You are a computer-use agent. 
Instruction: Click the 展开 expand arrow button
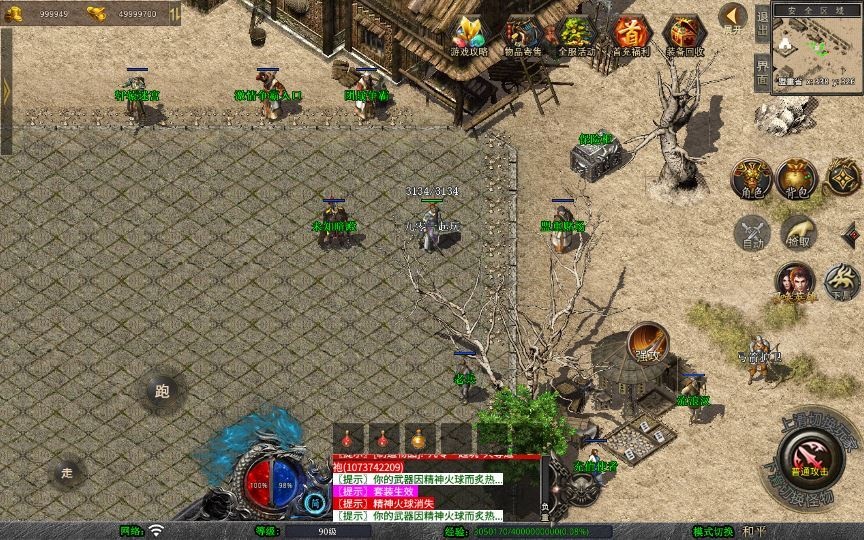733,18
